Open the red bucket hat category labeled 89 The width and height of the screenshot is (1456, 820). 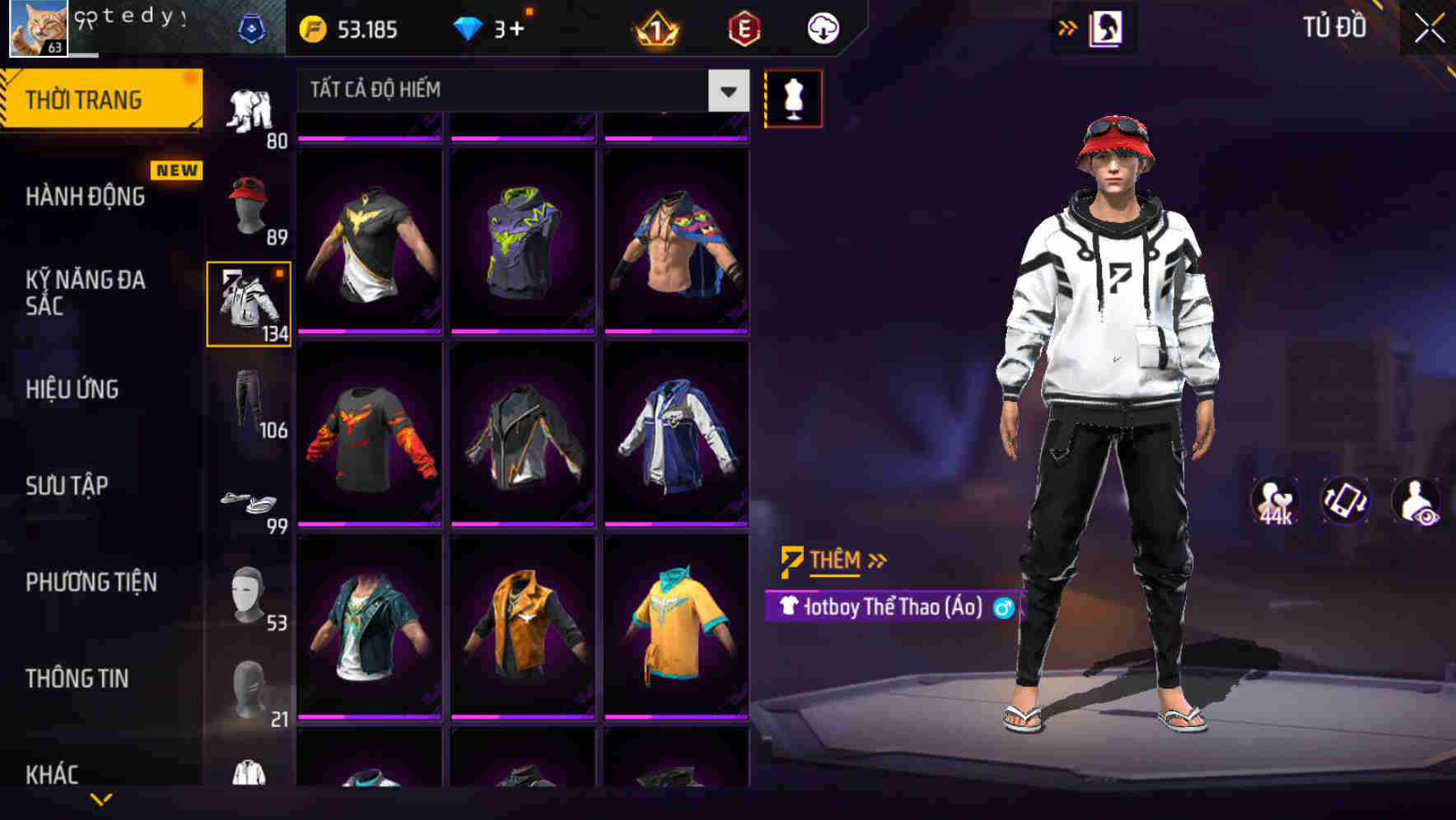(x=247, y=203)
